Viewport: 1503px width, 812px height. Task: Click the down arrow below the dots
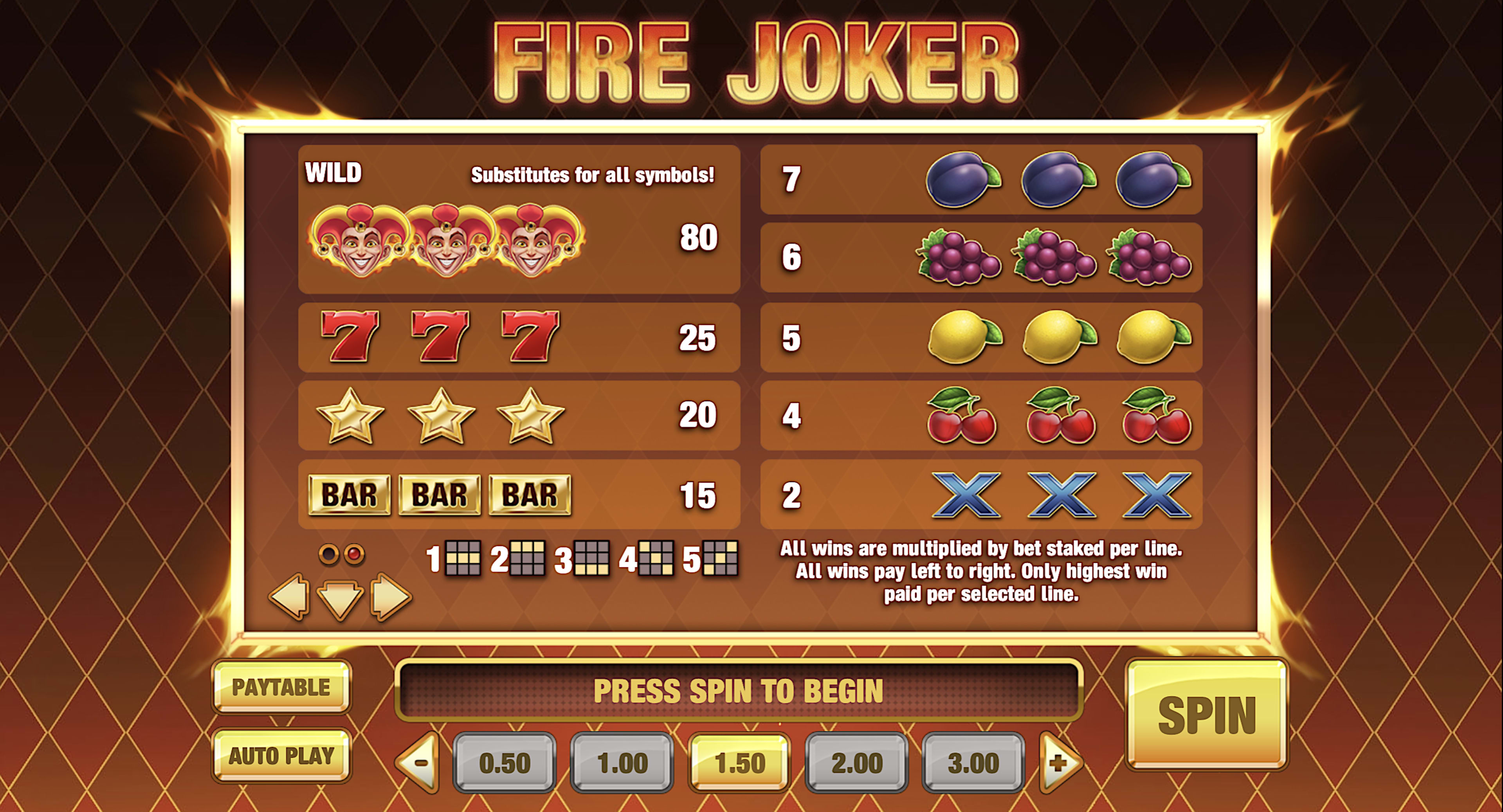click(x=340, y=598)
